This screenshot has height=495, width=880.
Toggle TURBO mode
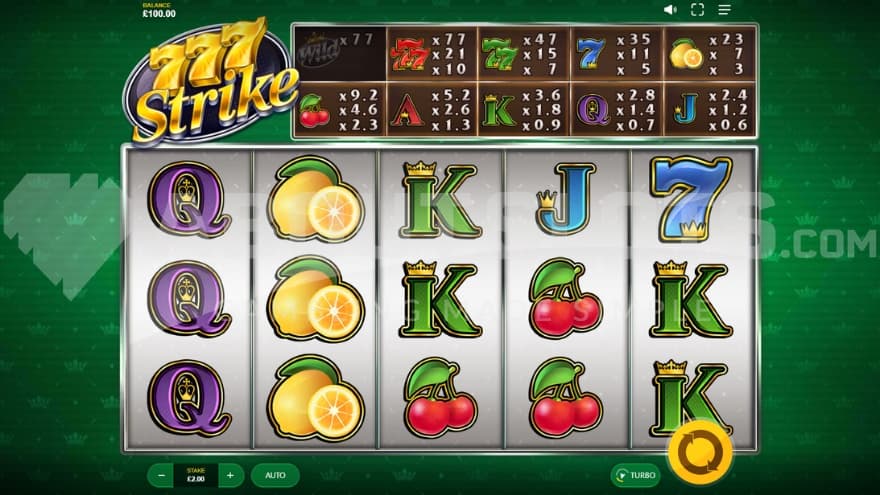(636, 475)
